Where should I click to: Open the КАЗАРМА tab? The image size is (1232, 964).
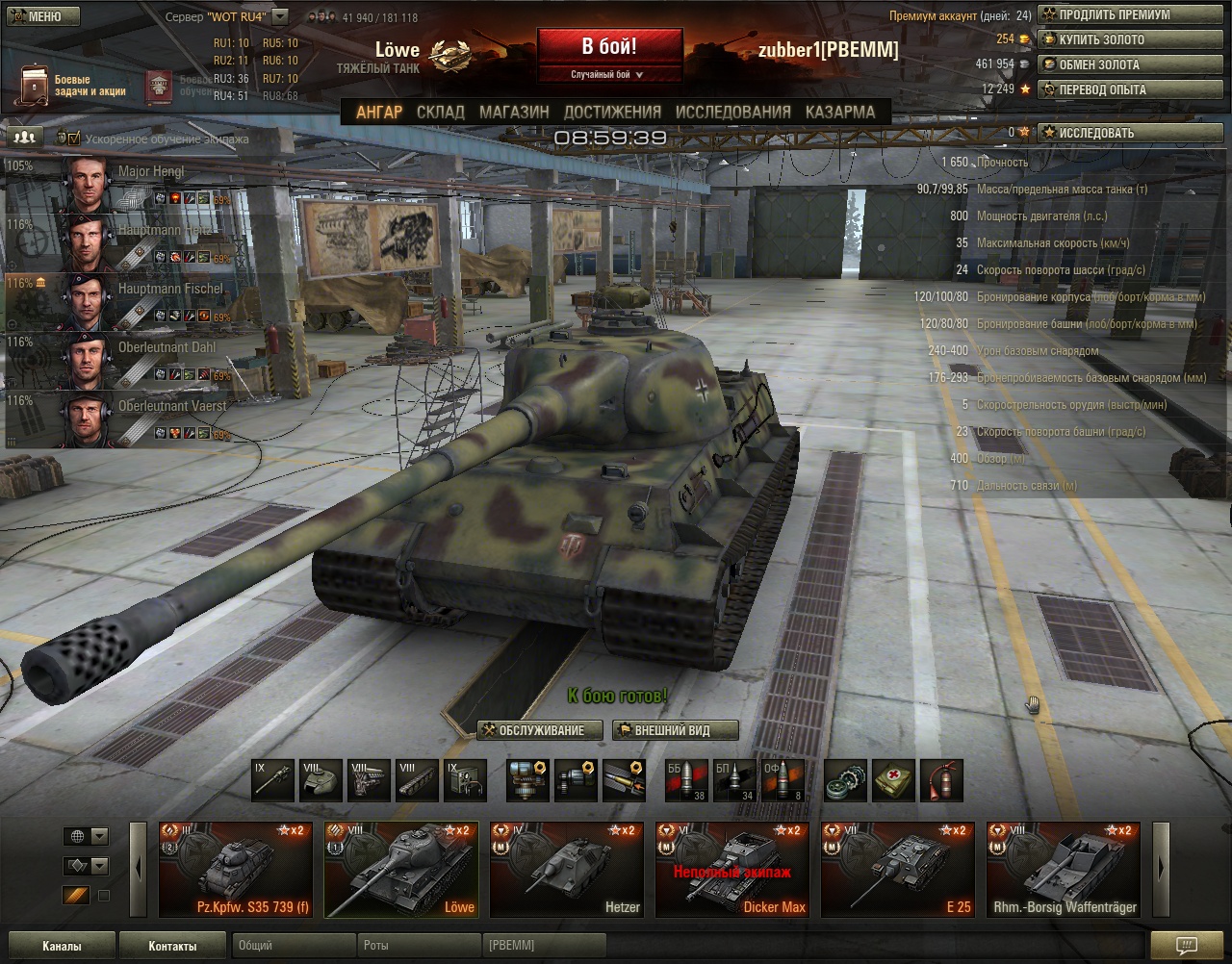(x=840, y=112)
